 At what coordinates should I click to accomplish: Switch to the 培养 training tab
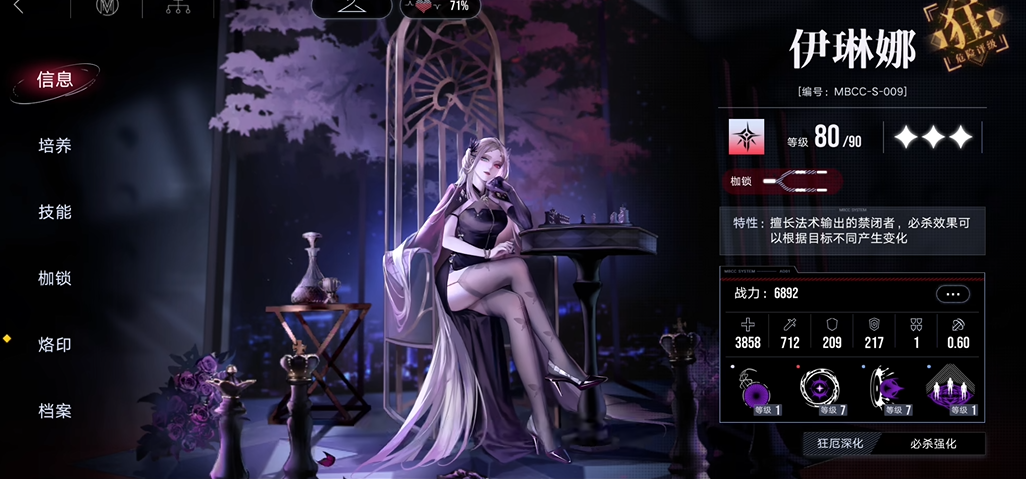[55, 146]
